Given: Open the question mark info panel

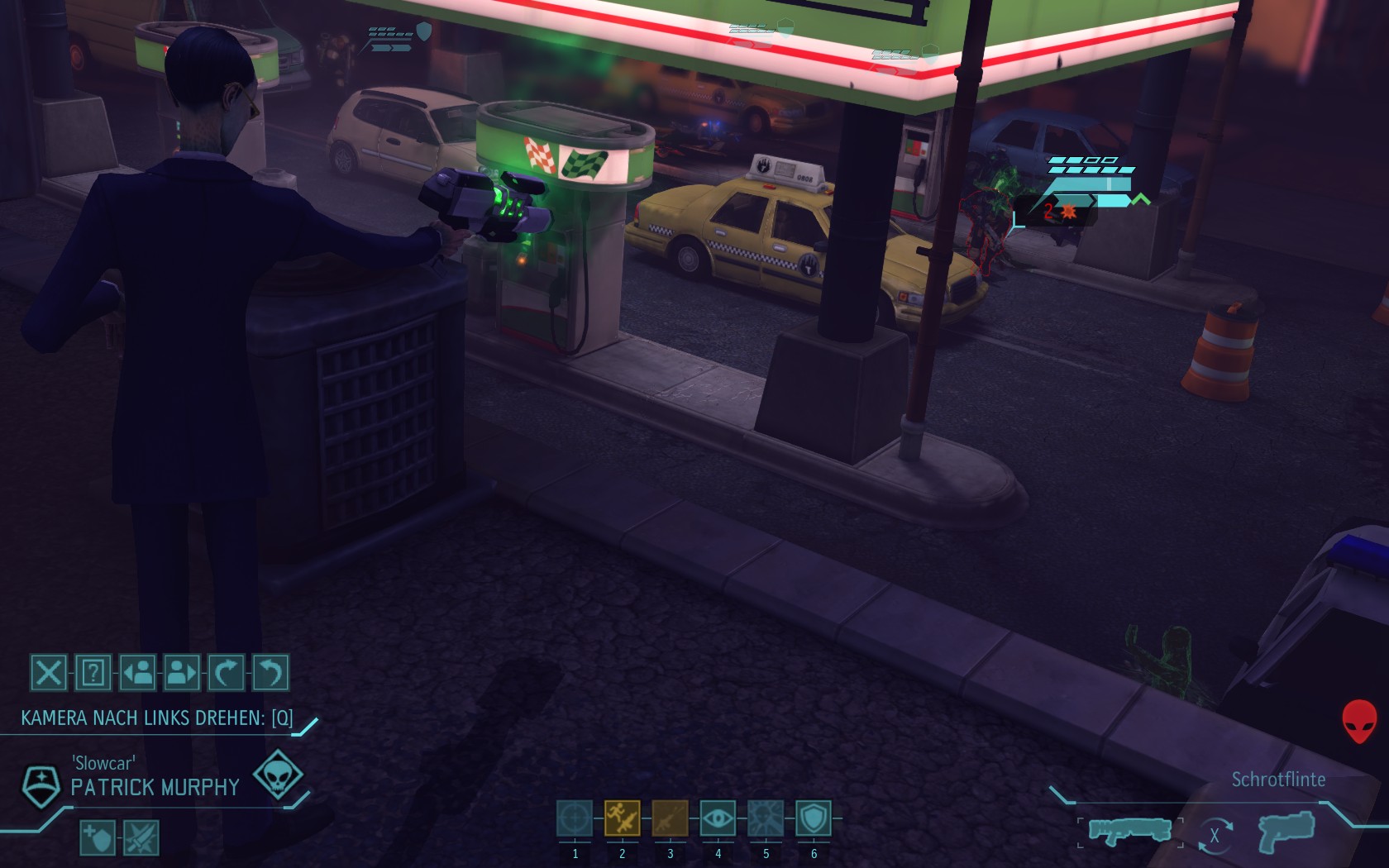Looking at the screenshot, I should tap(93, 672).
